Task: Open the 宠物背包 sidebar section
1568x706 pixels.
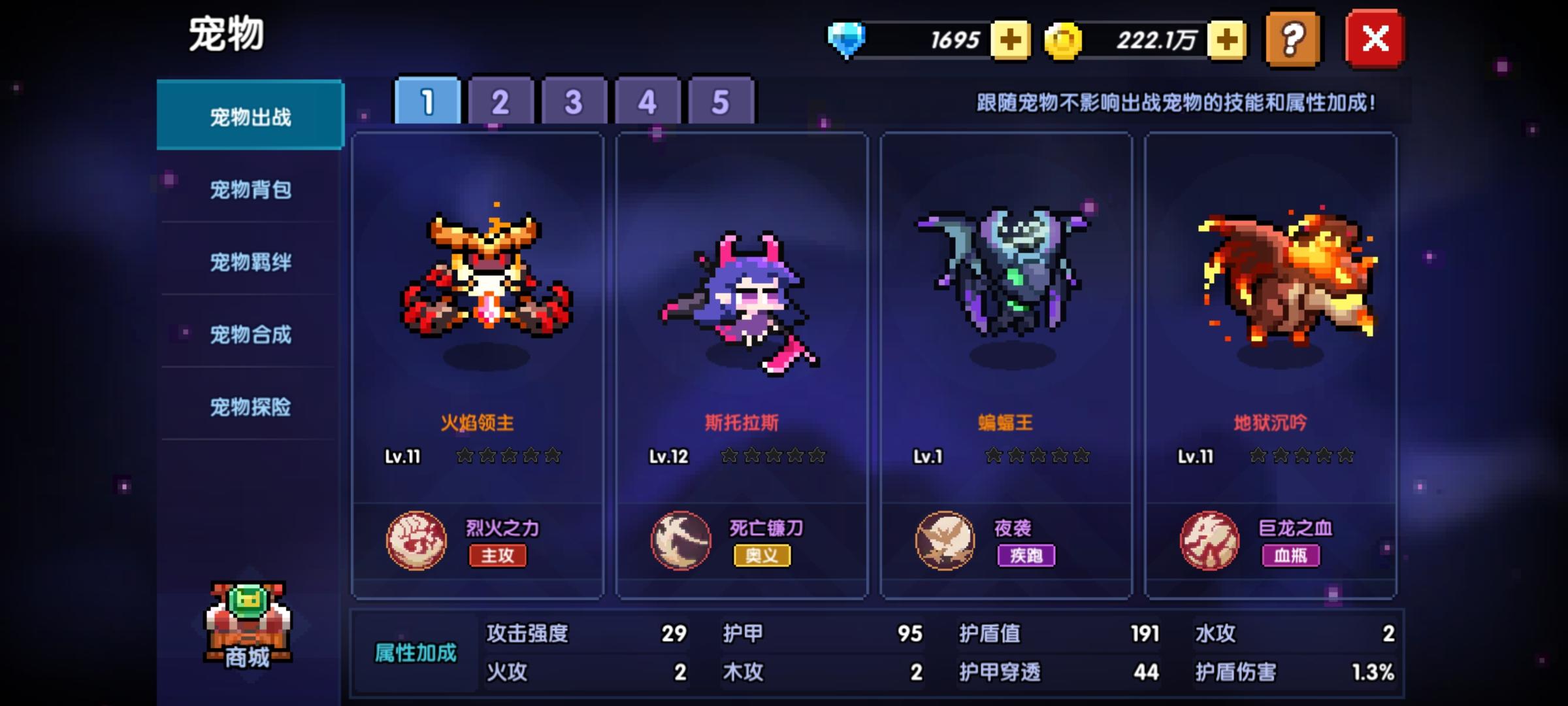Action: [x=250, y=190]
